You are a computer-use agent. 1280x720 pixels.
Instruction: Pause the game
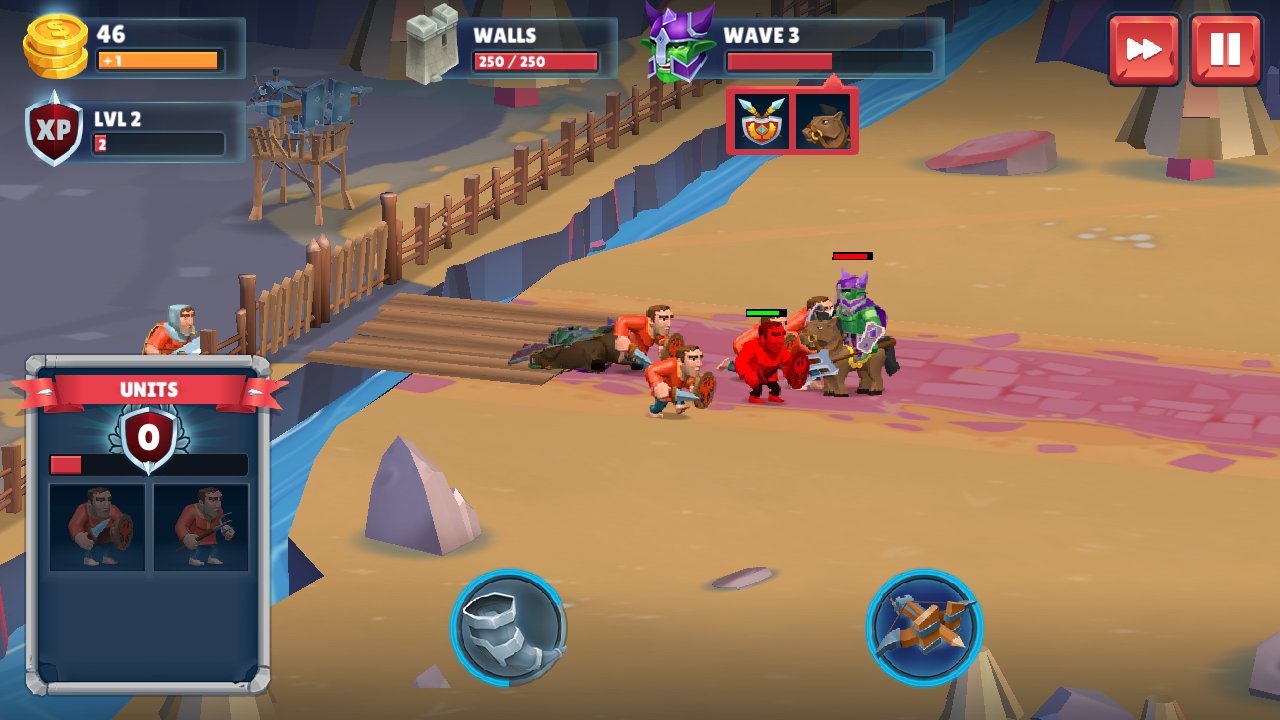(x=1225, y=49)
